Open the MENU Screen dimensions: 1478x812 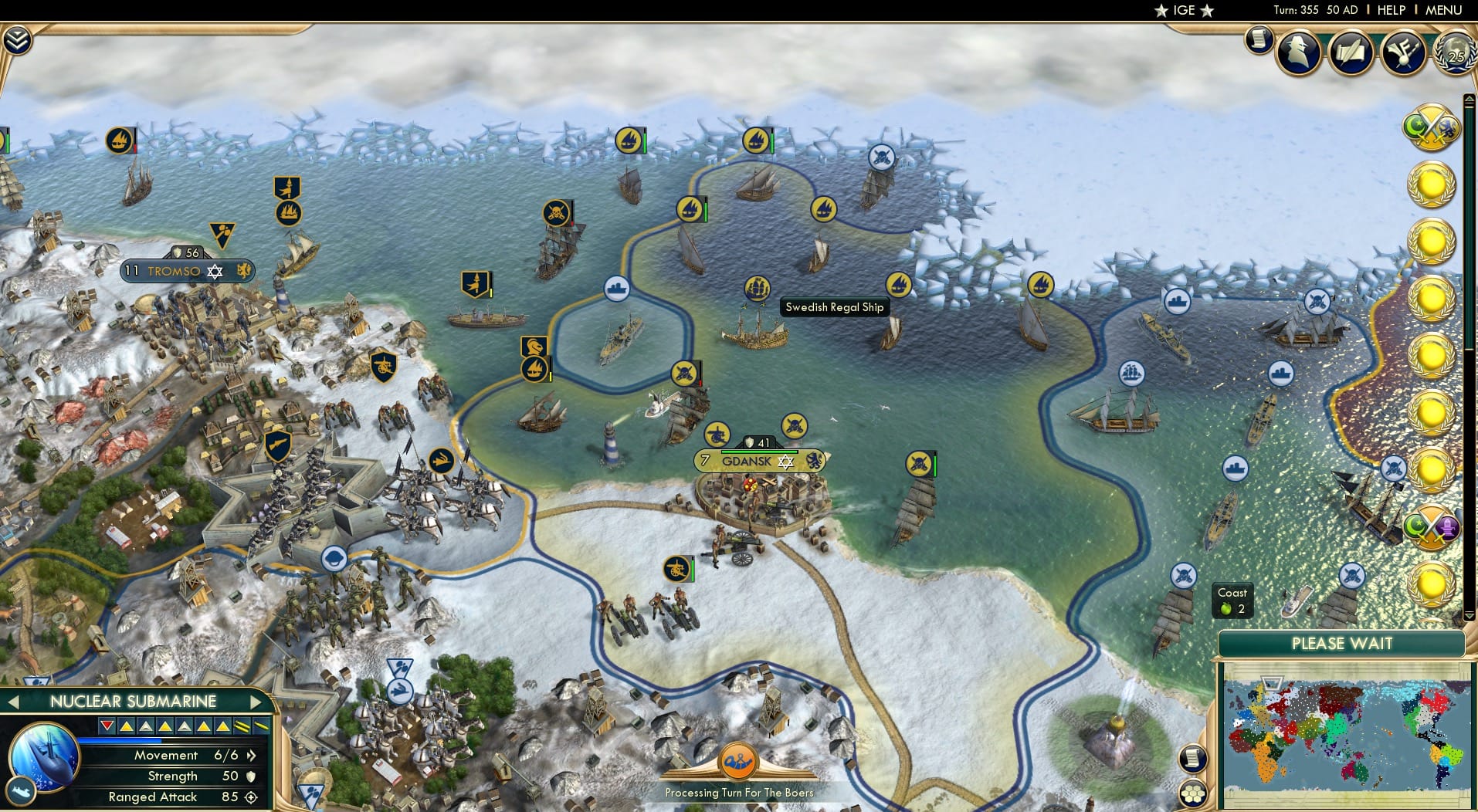pos(1451,10)
